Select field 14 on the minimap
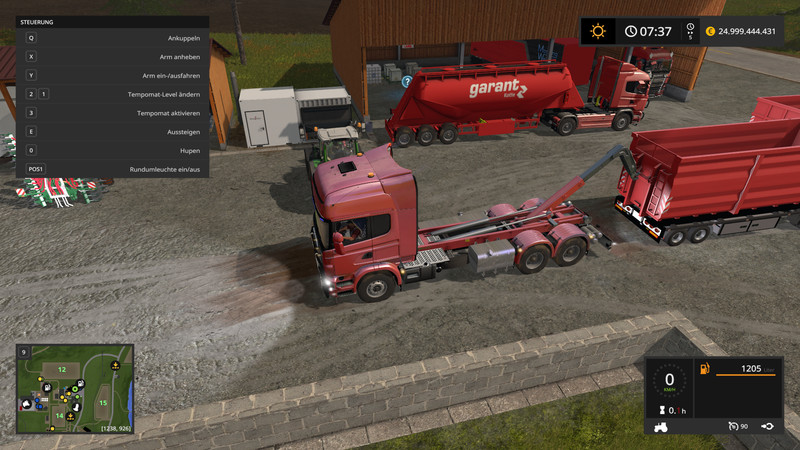 click(59, 416)
